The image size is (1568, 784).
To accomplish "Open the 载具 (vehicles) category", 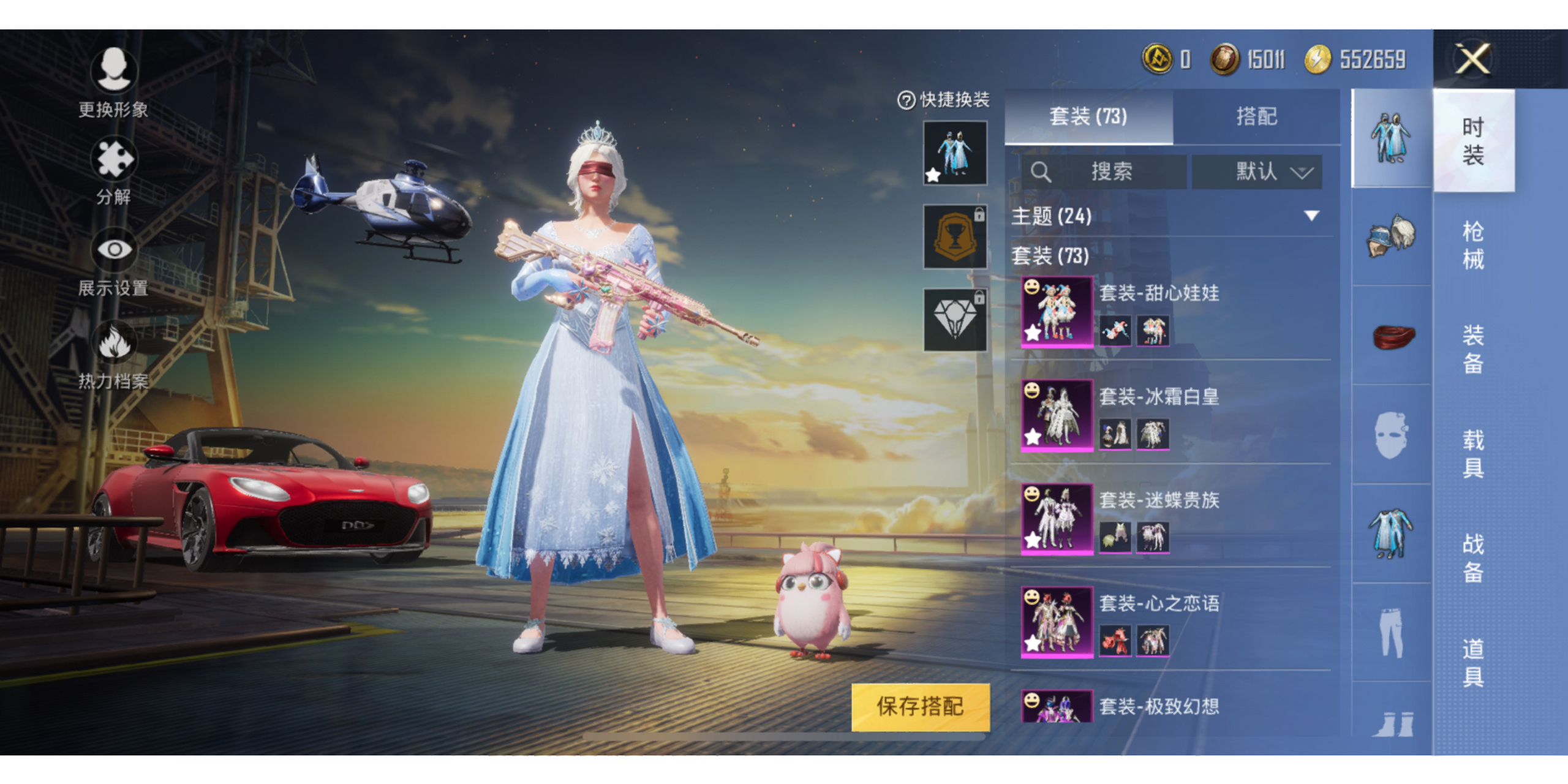I will [x=1473, y=453].
